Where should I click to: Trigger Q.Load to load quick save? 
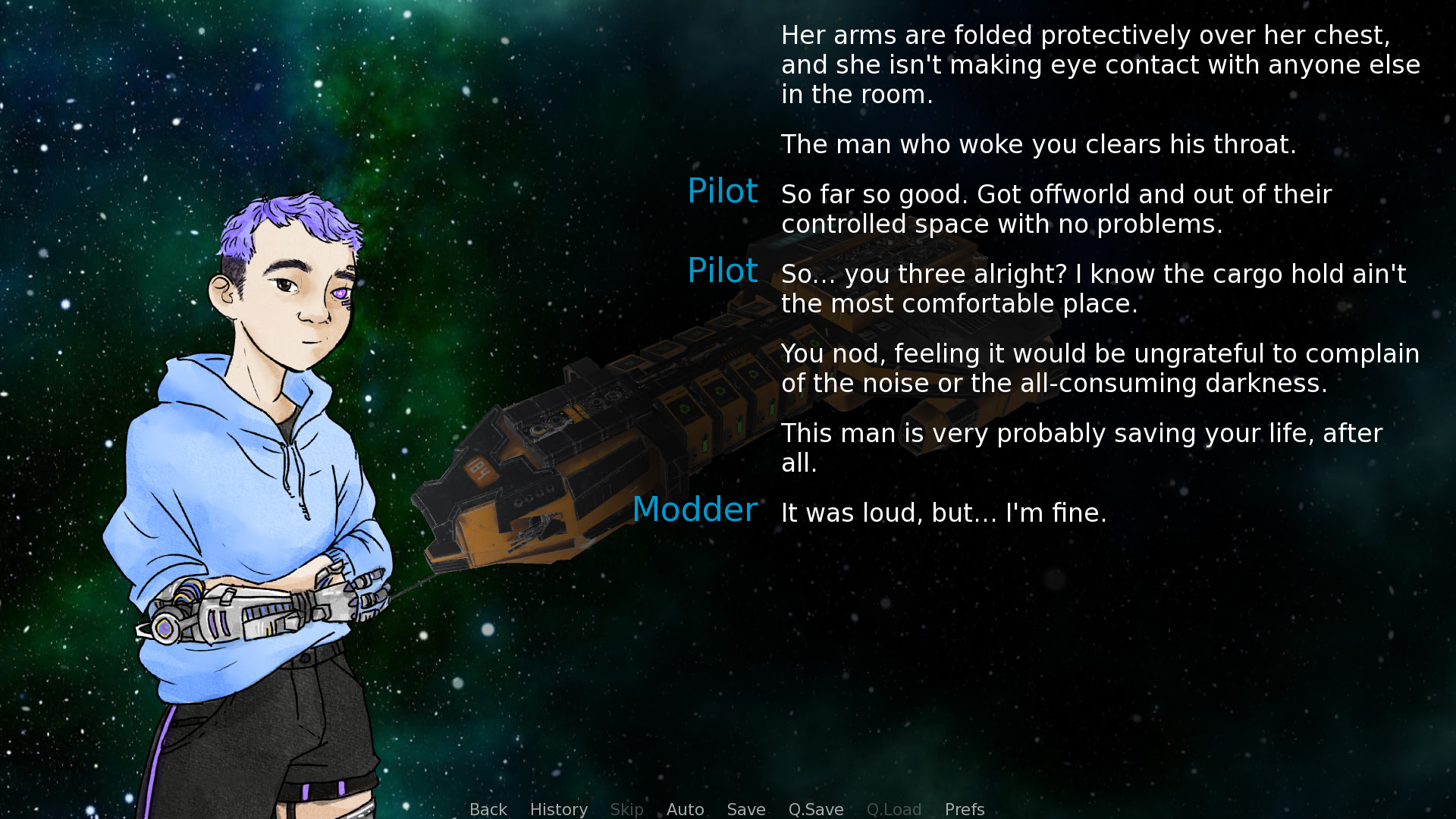point(893,809)
